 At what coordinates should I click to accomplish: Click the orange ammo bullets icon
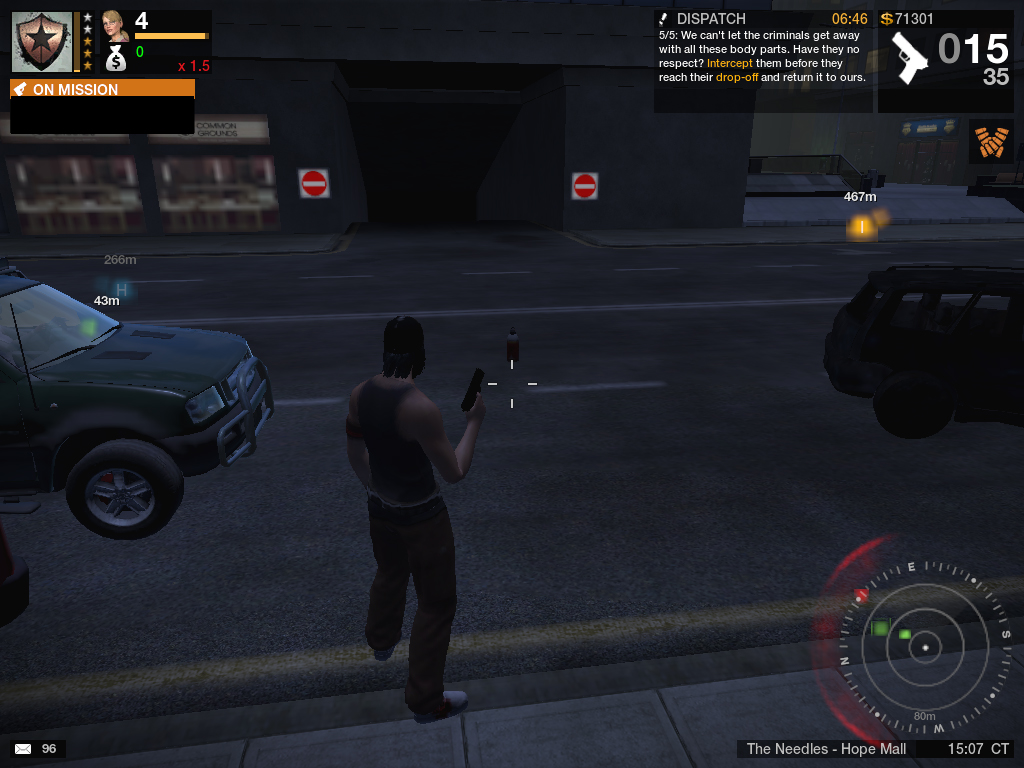click(x=991, y=142)
